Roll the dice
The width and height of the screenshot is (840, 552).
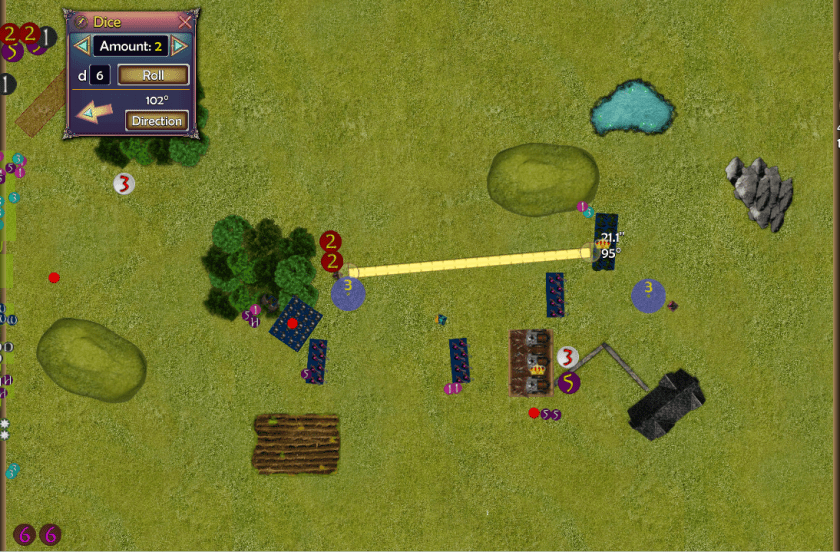coord(153,75)
